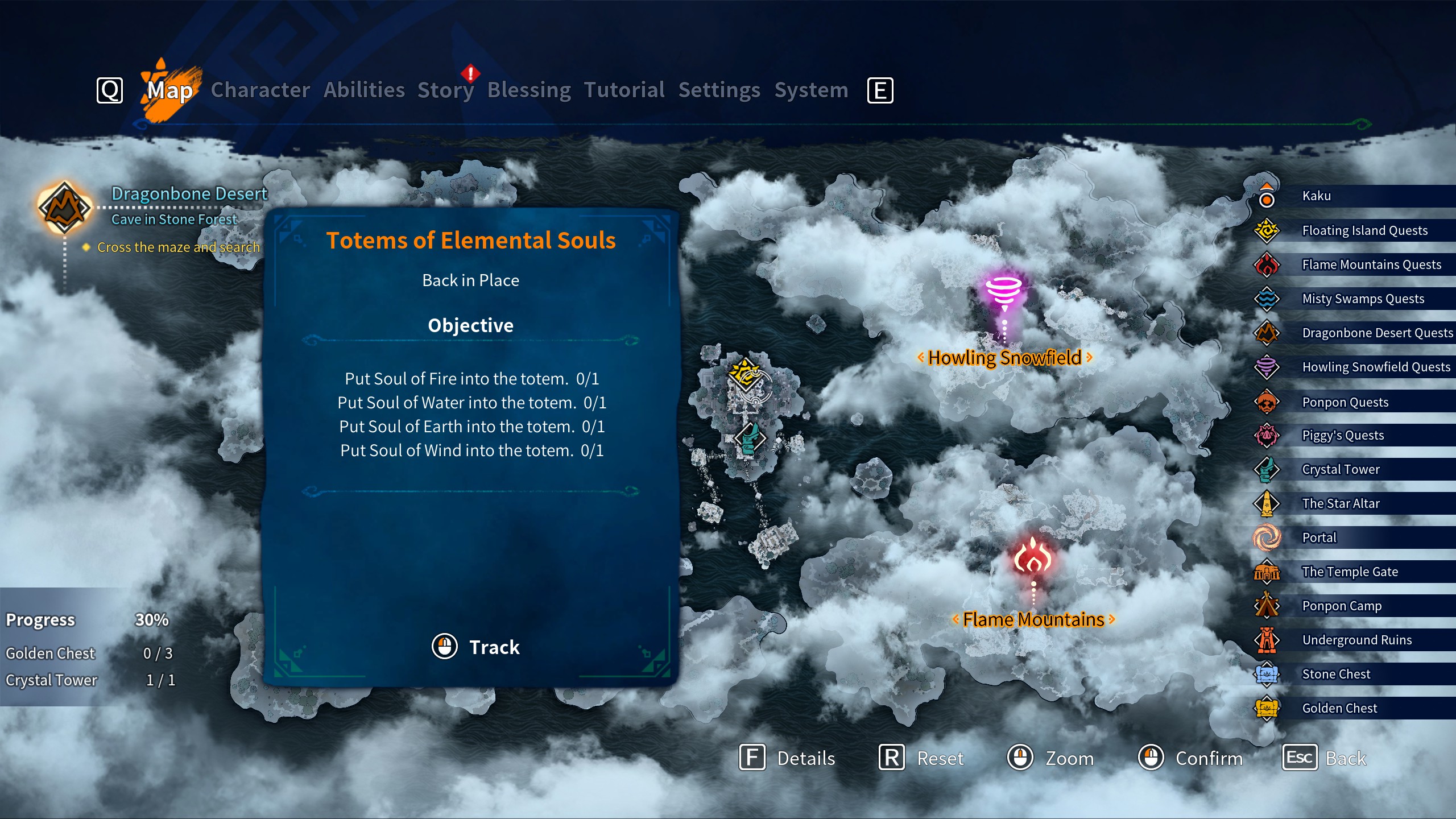Show Flame Mountains Quests in legend
This screenshot has width=1456, height=819.
(1371, 264)
